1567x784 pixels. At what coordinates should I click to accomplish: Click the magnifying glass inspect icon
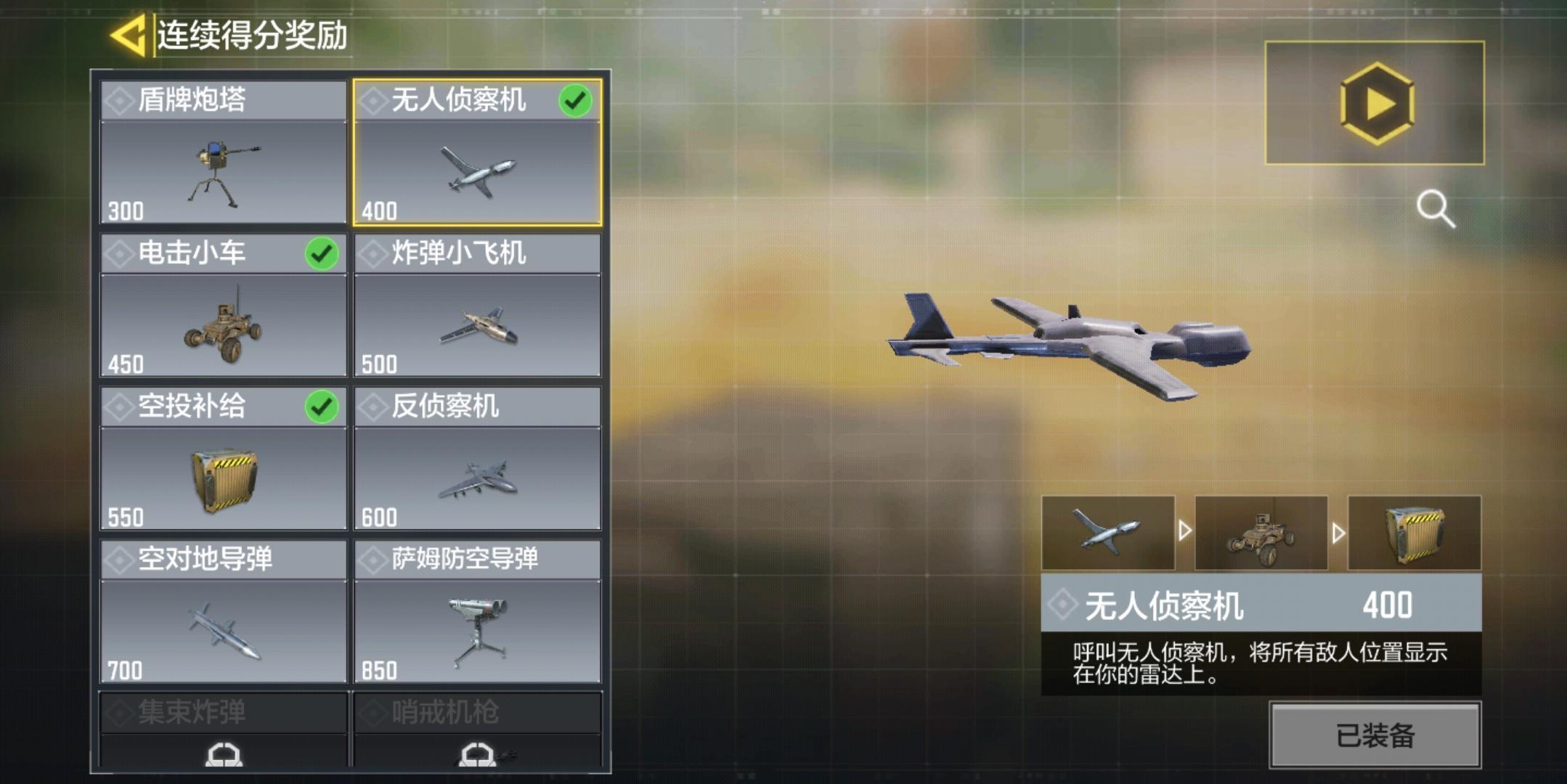[1436, 209]
